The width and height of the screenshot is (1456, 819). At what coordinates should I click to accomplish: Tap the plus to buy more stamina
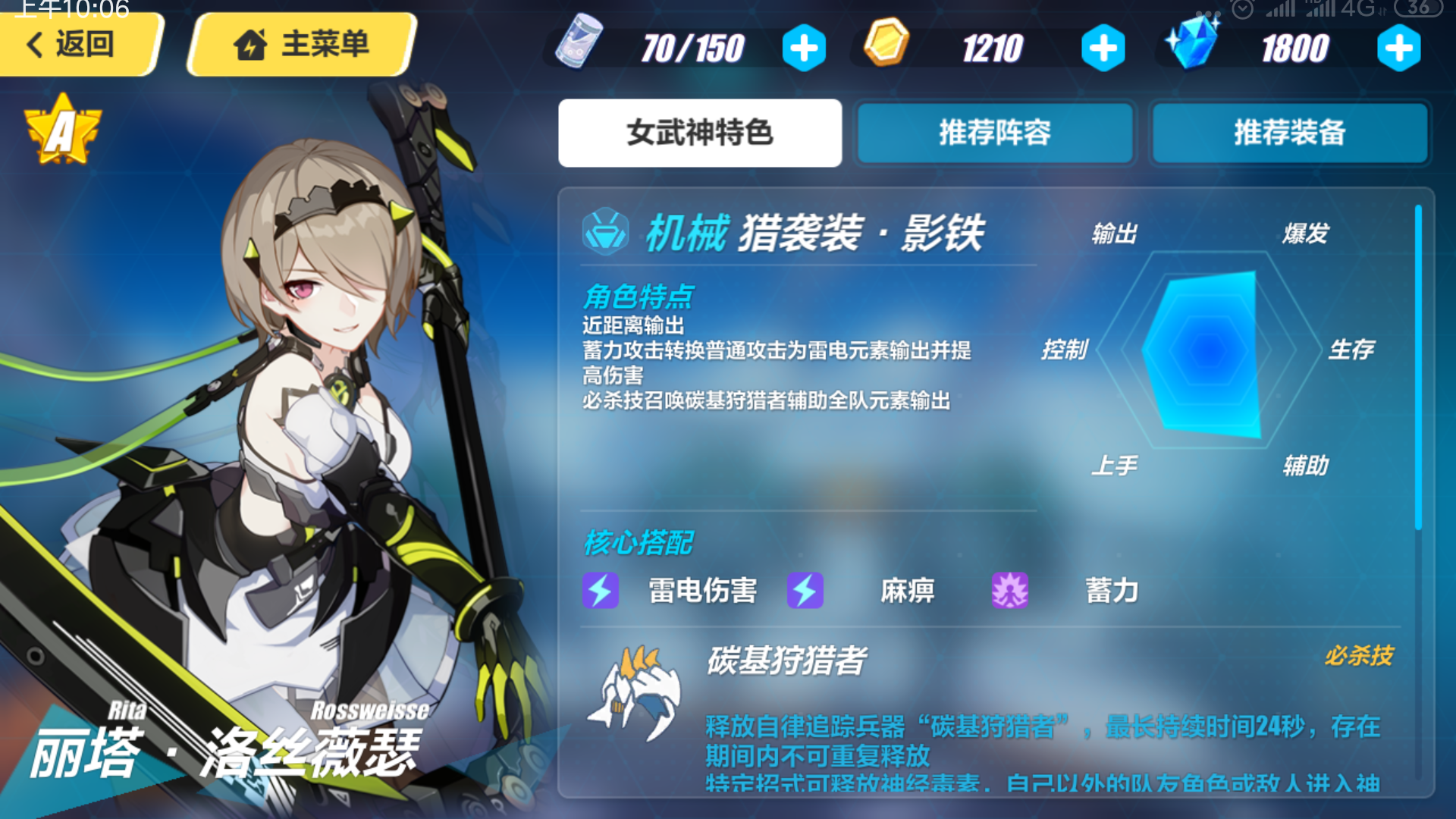804,47
